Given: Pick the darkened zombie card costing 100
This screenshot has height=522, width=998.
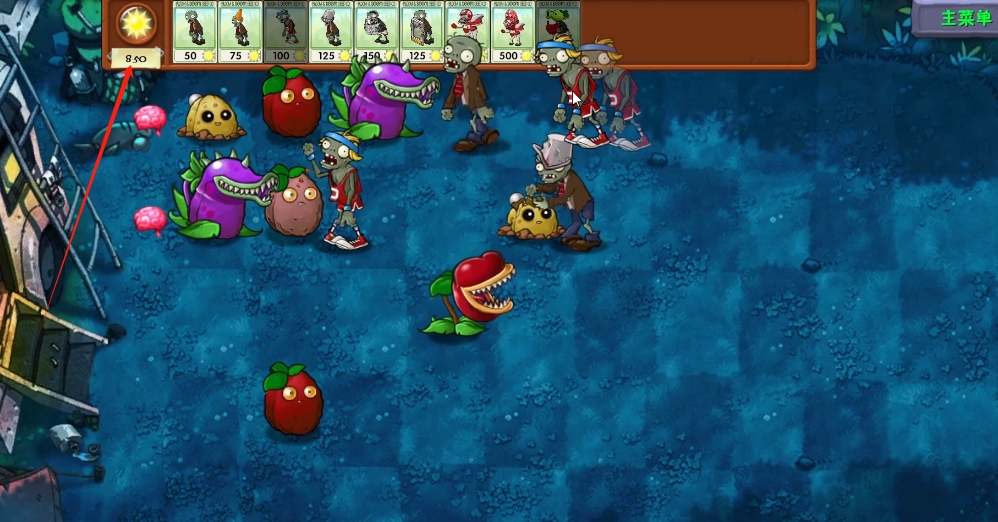Looking at the screenshot, I should coord(286,32).
